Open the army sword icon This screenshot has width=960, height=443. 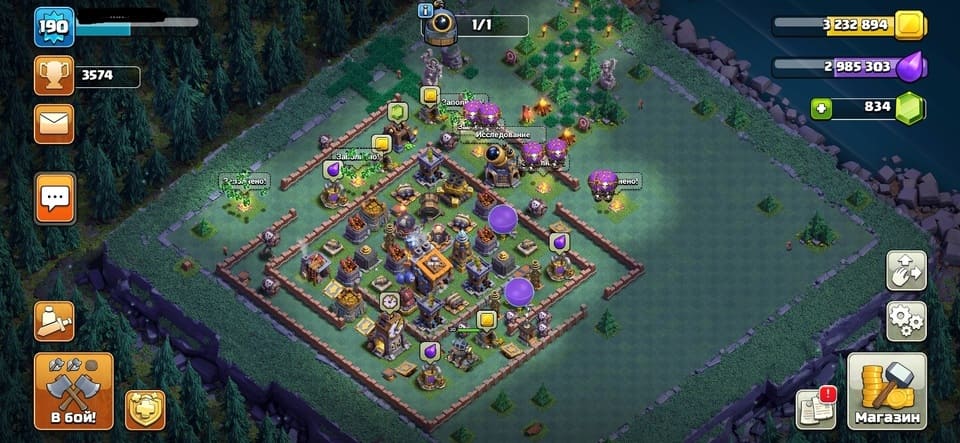tap(54, 320)
